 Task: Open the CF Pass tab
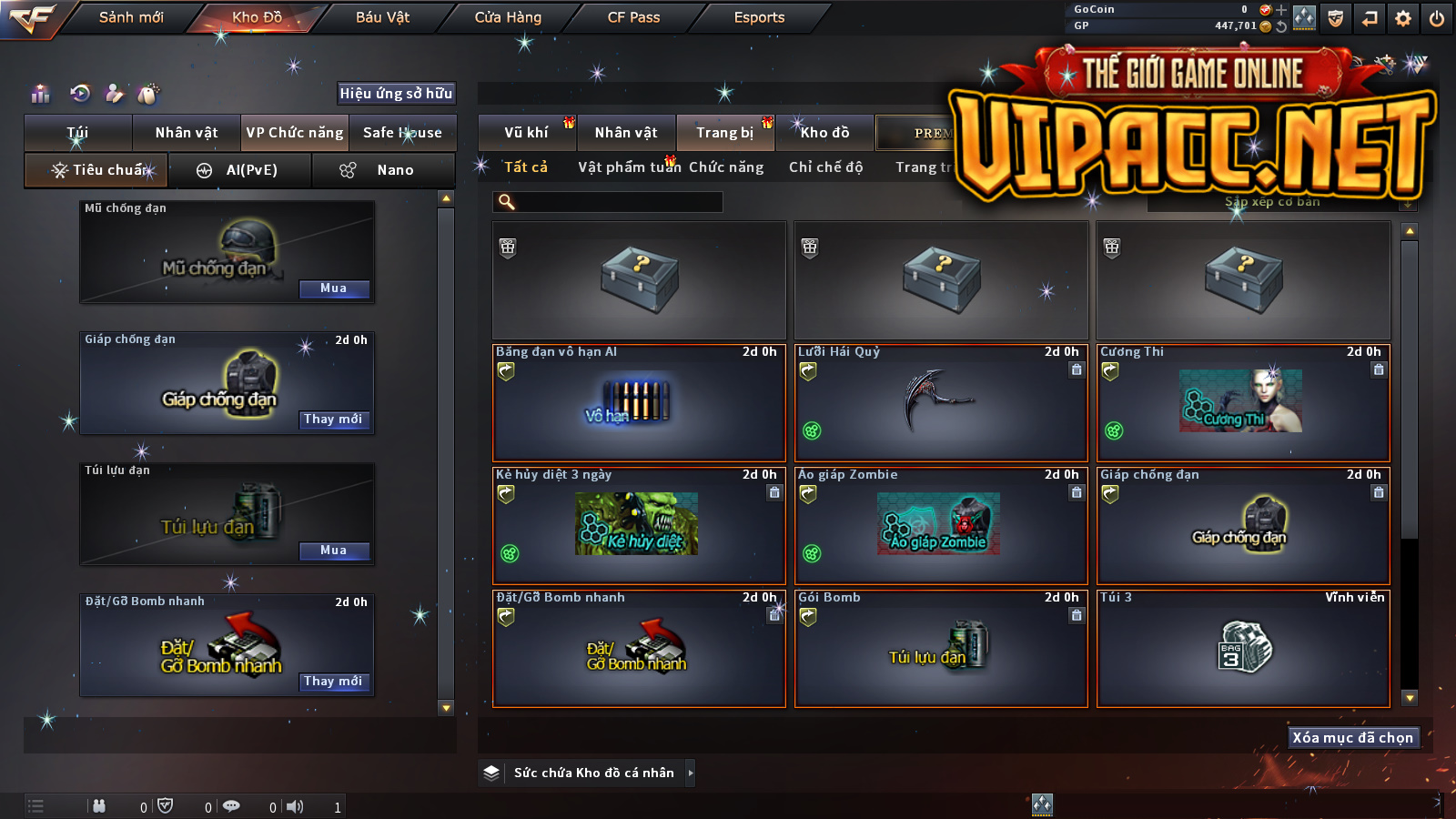point(633,17)
